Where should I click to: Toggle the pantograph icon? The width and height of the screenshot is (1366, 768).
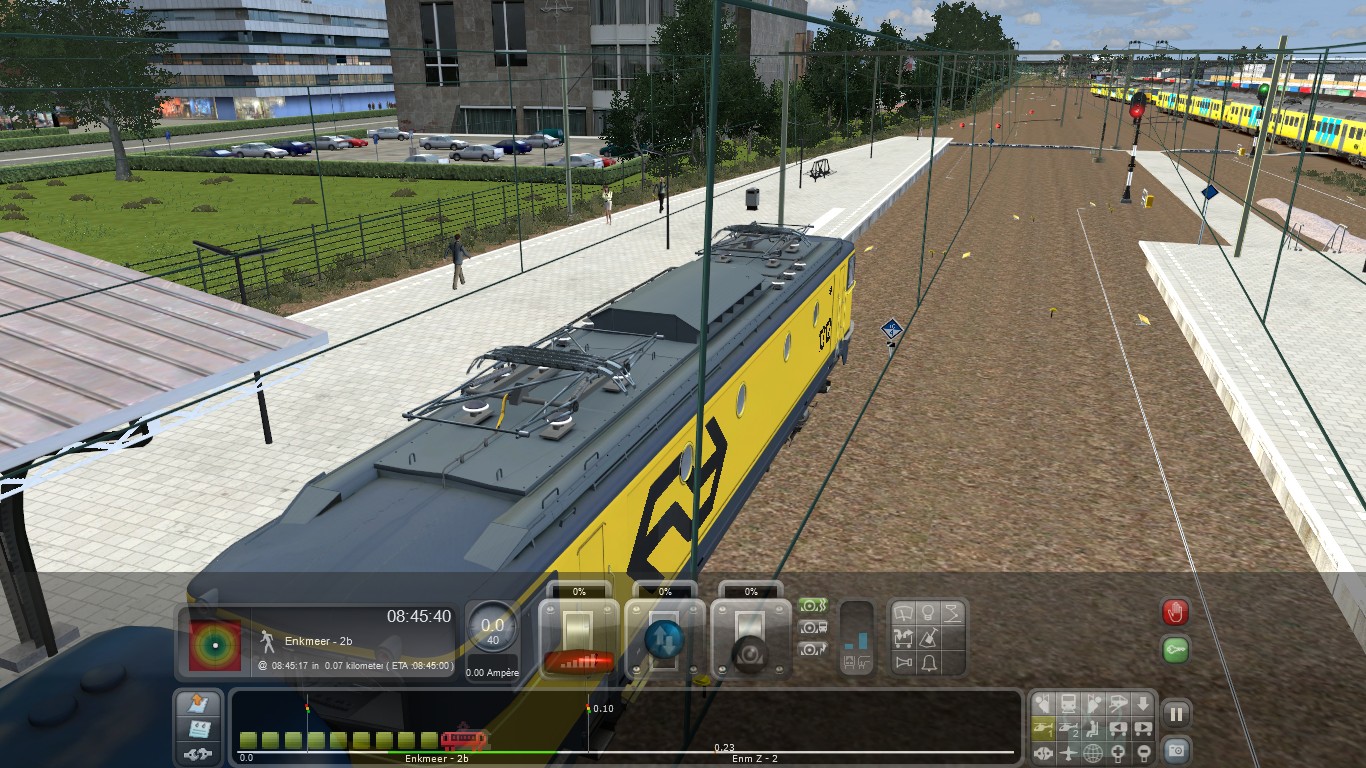(x=952, y=612)
